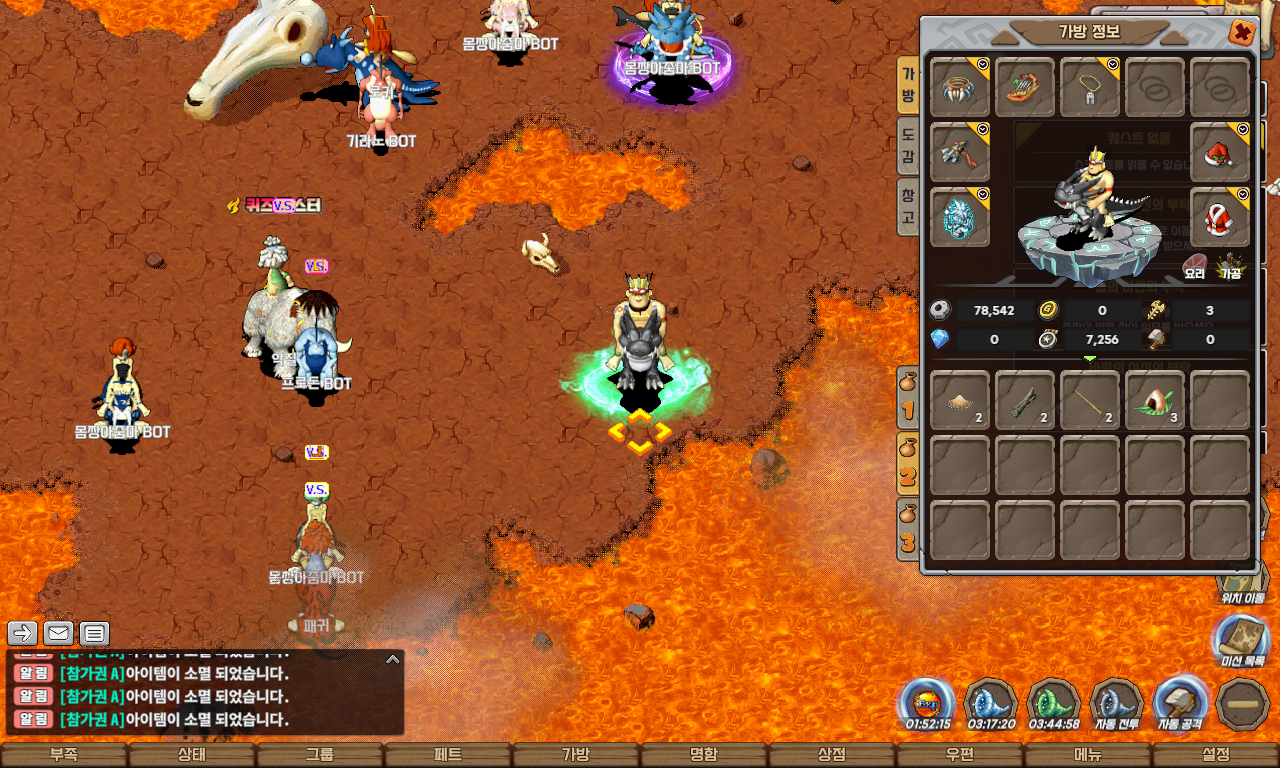Screen dimensions: 1280x768
Task: Switch to the 창고 storage tab
Action: [x=908, y=207]
